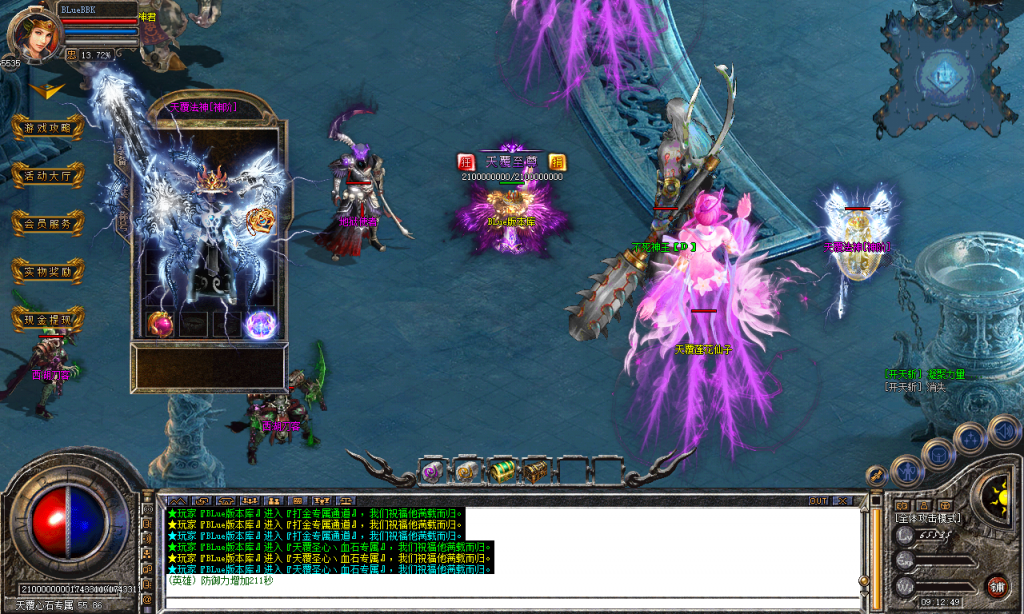Image resolution: width=1024 pixels, height=614 pixels.
Task: Open the 实物奖励 physical rewards menu
Action: click(47, 272)
